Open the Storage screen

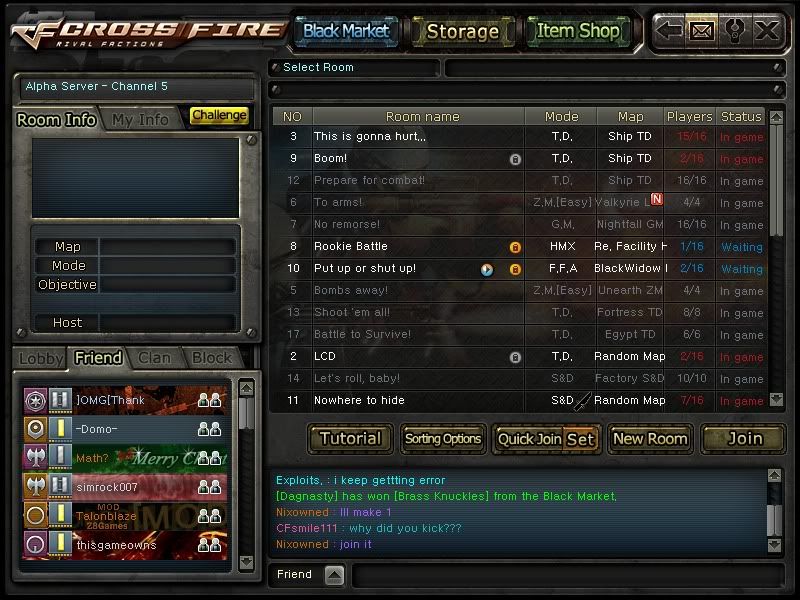(x=462, y=31)
